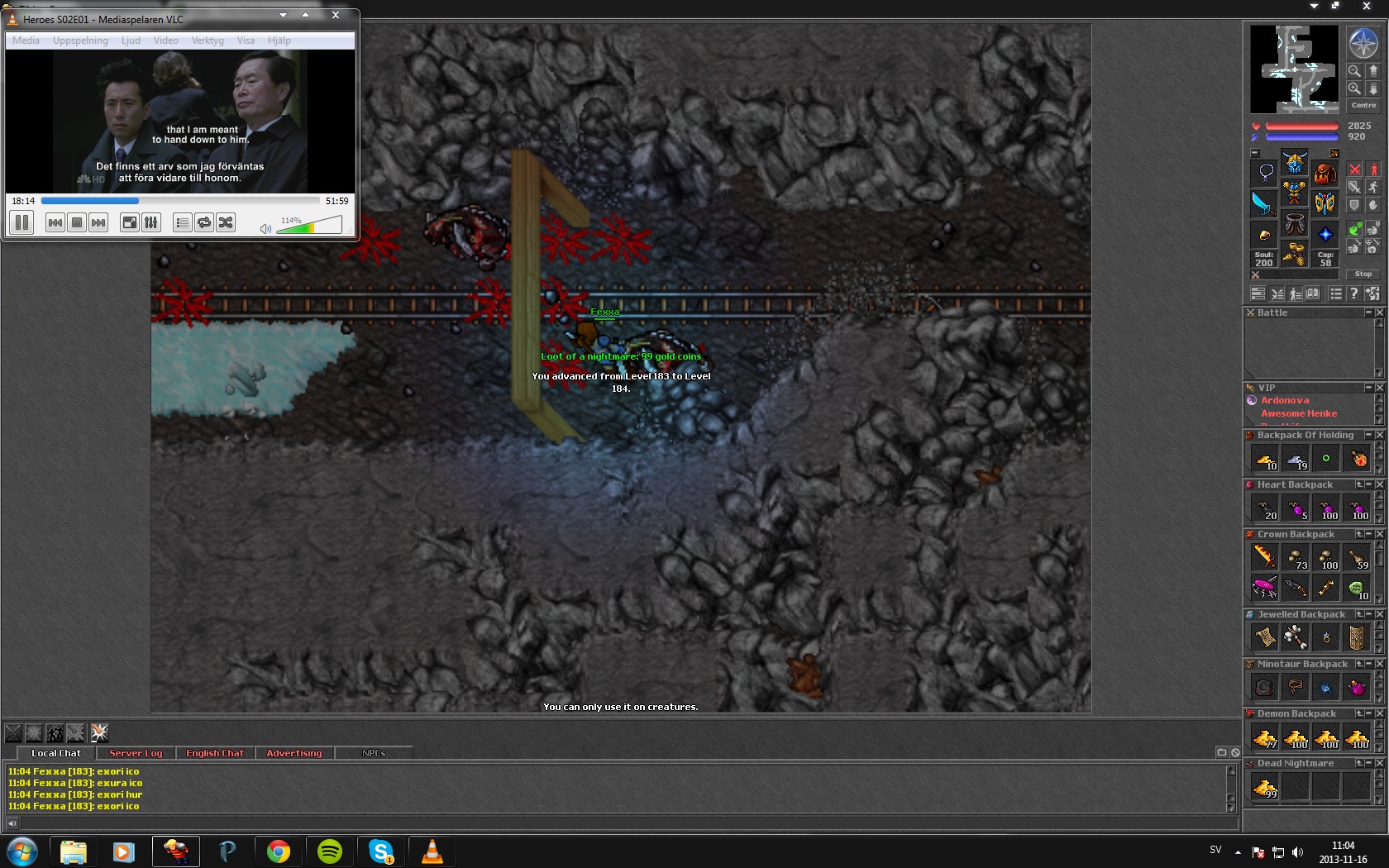Close the Dead Nightmare loot container
Image resolution: width=1389 pixels, height=868 pixels.
(1379, 763)
